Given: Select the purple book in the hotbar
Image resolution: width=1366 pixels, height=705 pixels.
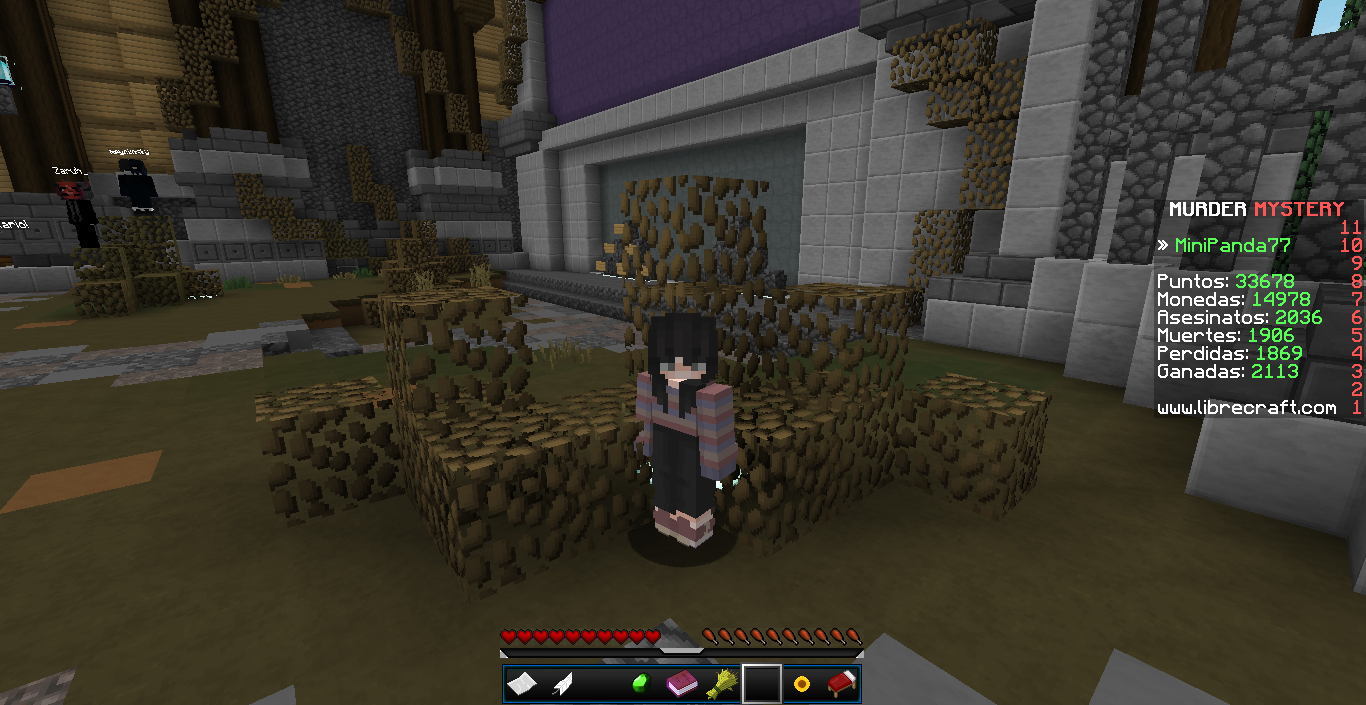Looking at the screenshot, I should (x=681, y=684).
